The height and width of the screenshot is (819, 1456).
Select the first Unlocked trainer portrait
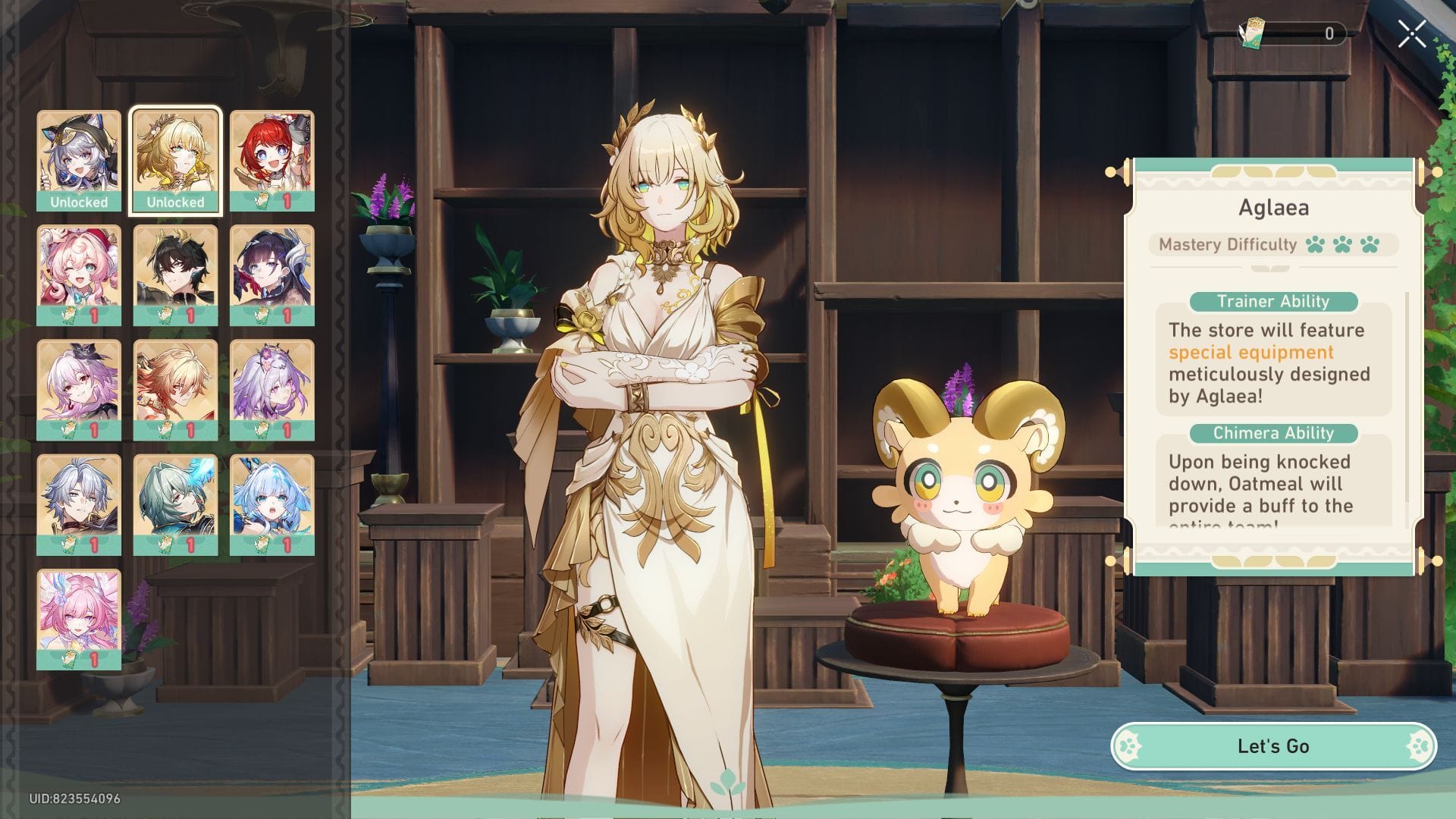coord(78,155)
